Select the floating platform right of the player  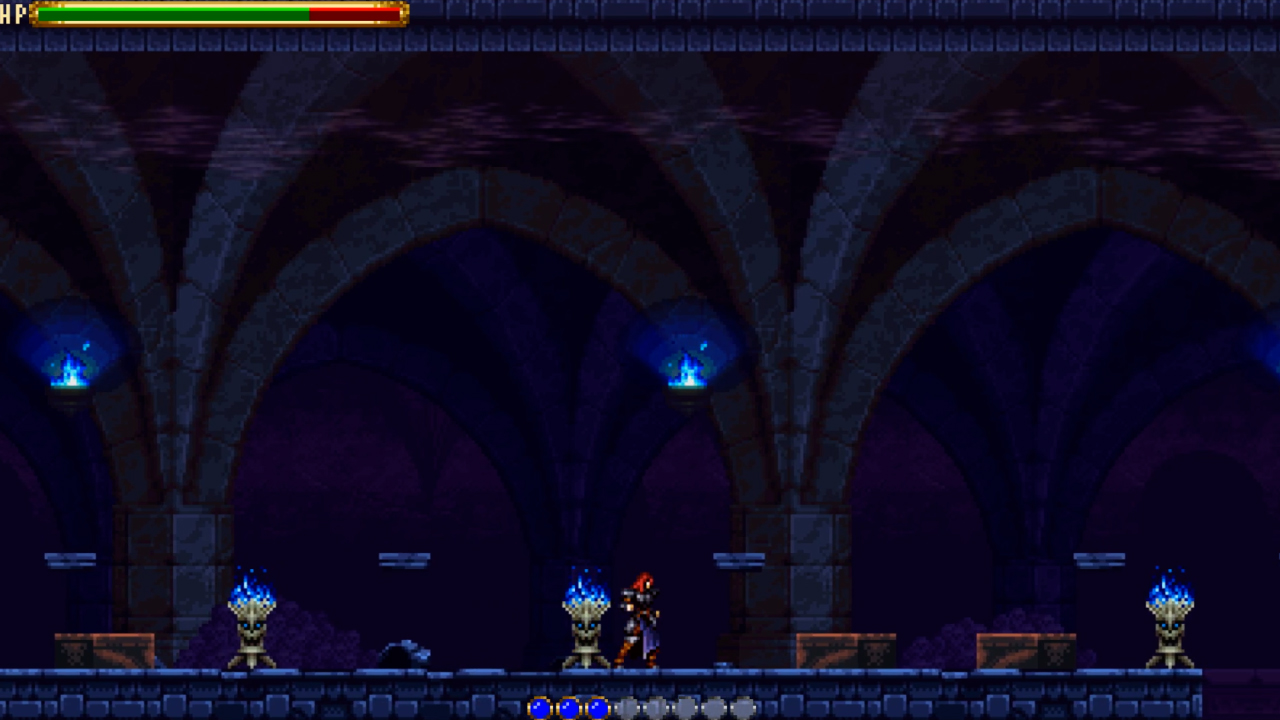740,561
